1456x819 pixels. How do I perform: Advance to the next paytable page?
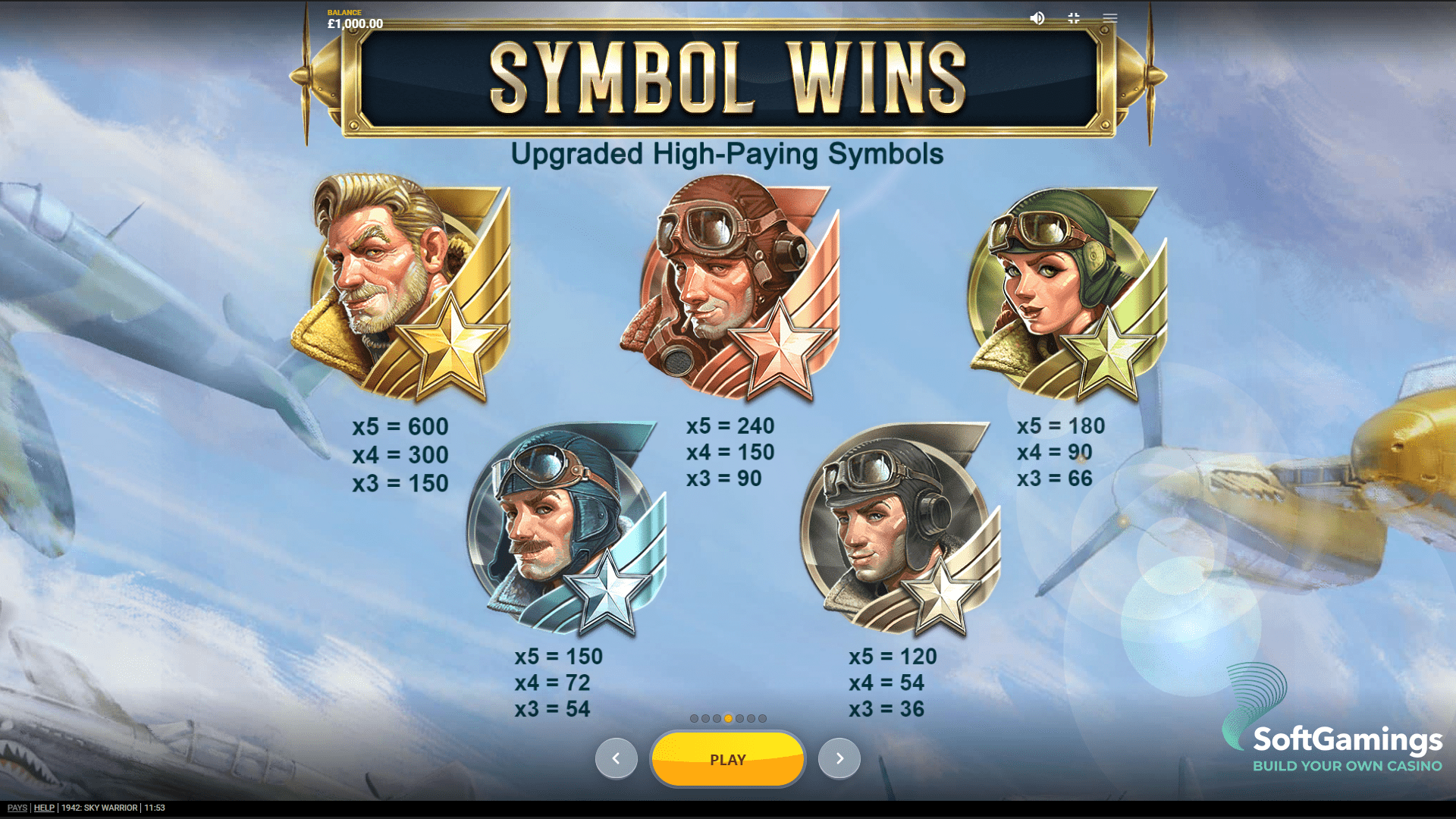(x=839, y=758)
